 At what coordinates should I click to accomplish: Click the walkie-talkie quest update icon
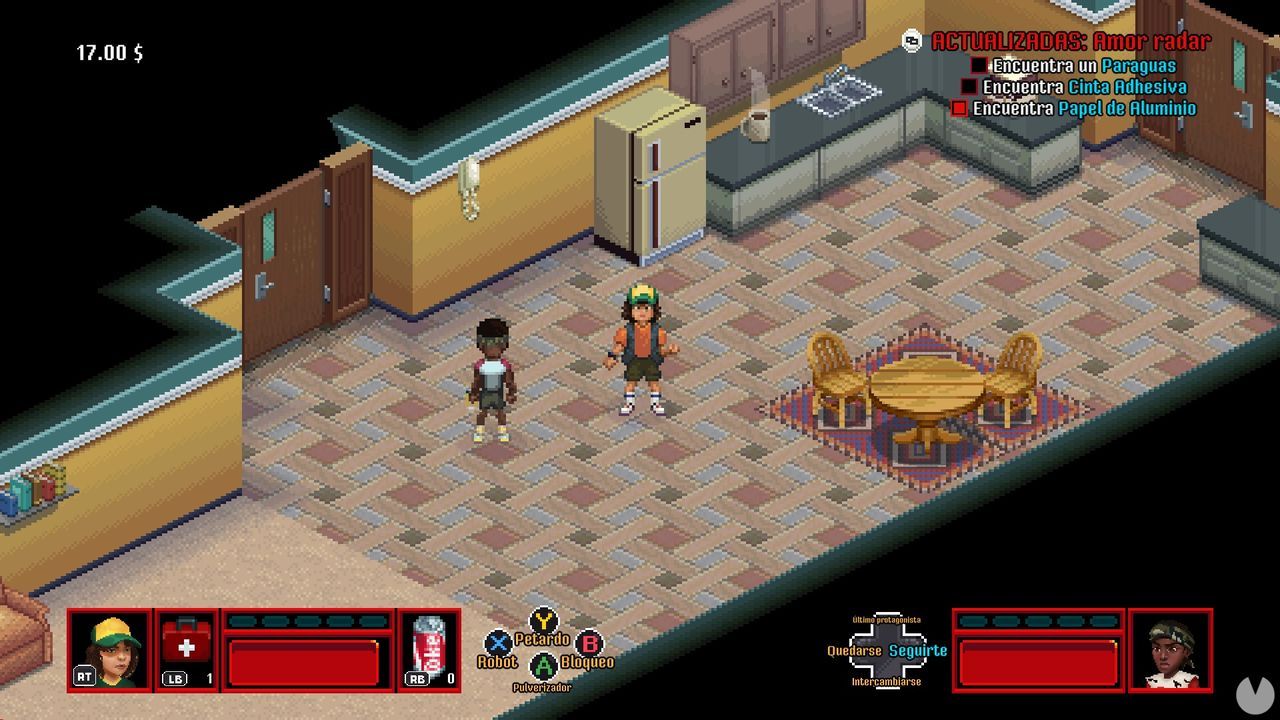coord(911,41)
